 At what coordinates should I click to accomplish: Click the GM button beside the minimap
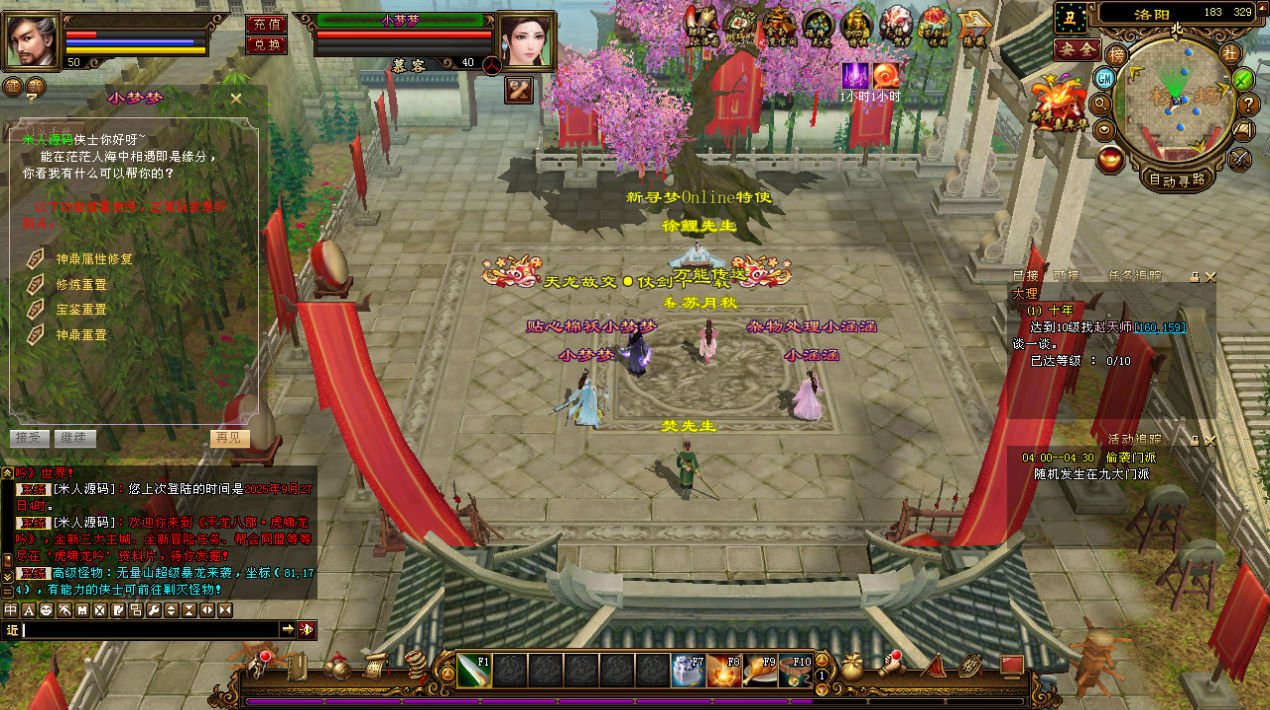[1105, 78]
